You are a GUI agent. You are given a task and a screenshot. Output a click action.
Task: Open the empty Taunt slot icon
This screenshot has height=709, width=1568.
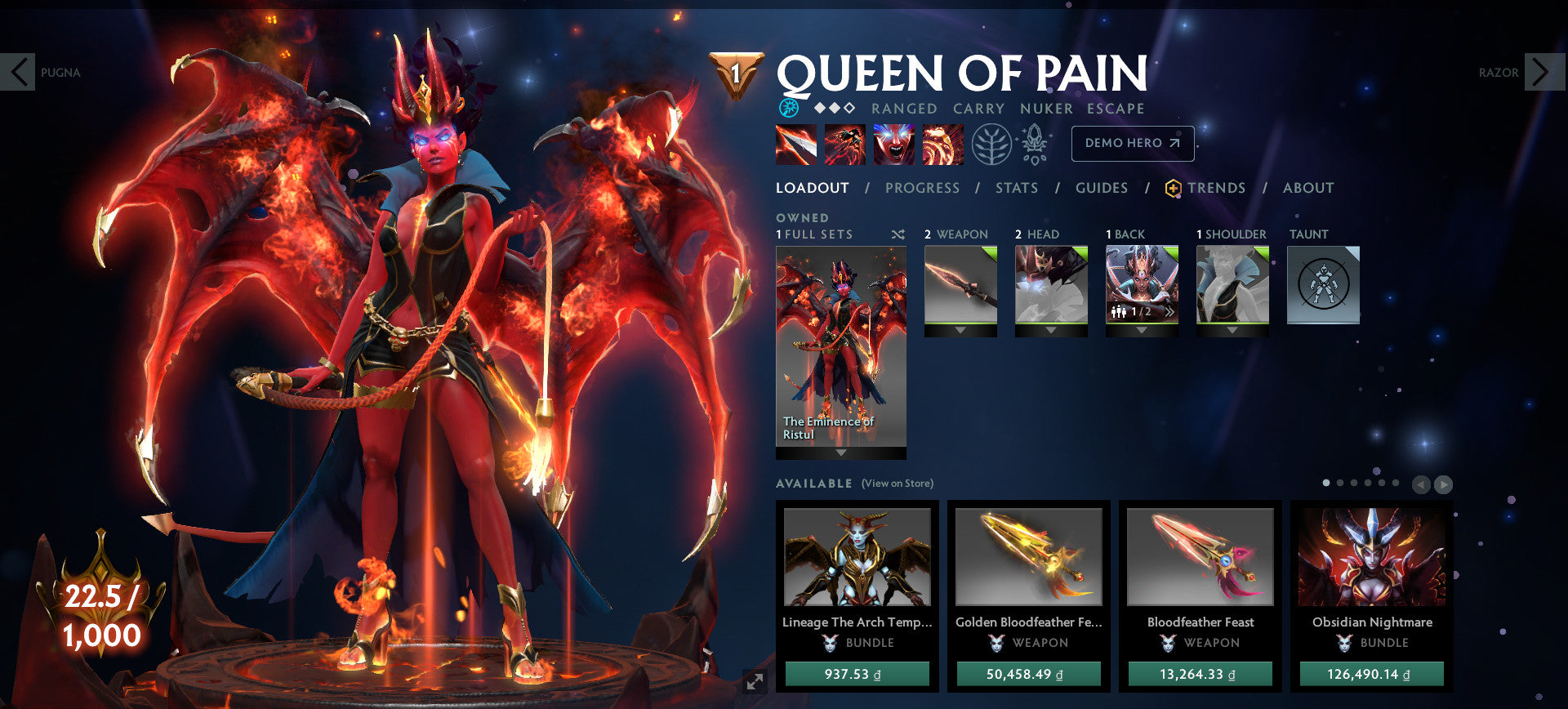pyautogui.click(x=1322, y=284)
